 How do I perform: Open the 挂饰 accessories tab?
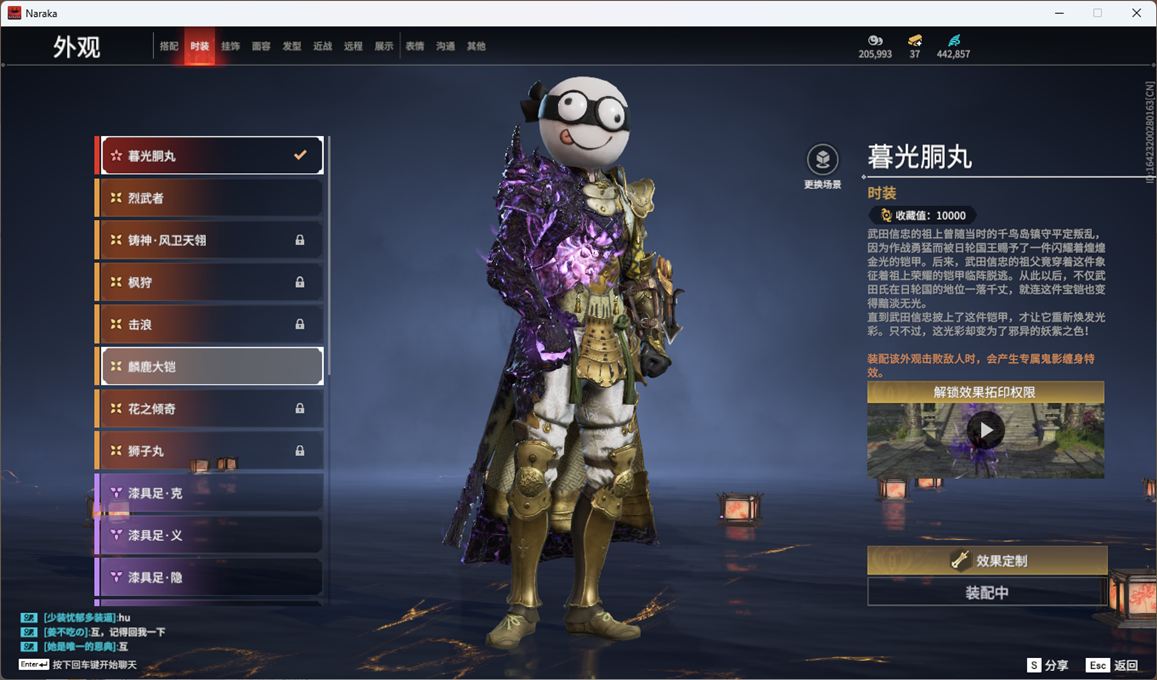click(x=230, y=46)
